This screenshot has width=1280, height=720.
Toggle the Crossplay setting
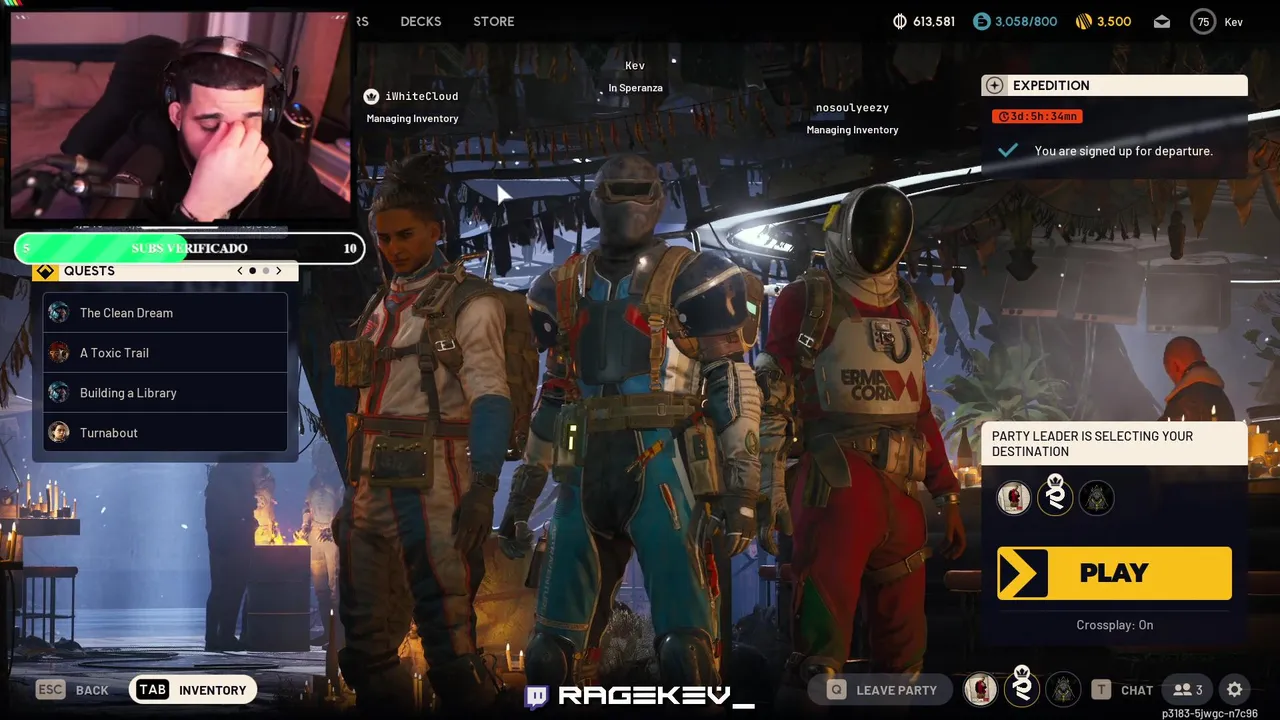coord(1114,625)
